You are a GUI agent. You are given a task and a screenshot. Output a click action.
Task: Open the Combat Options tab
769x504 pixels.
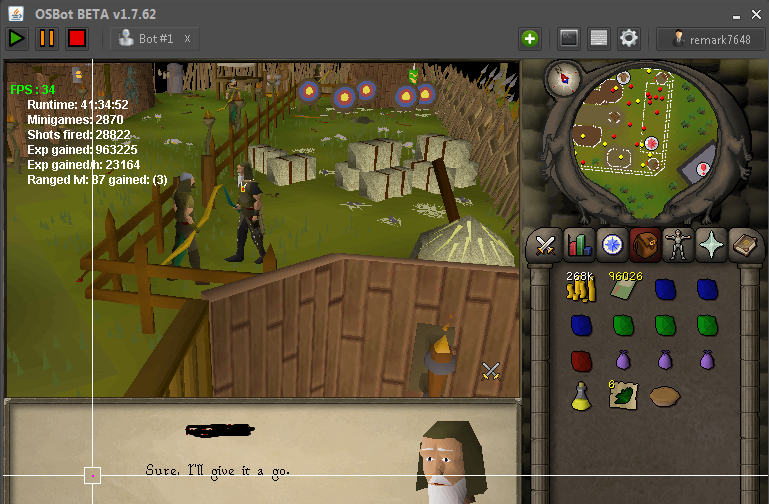click(546, 244)
